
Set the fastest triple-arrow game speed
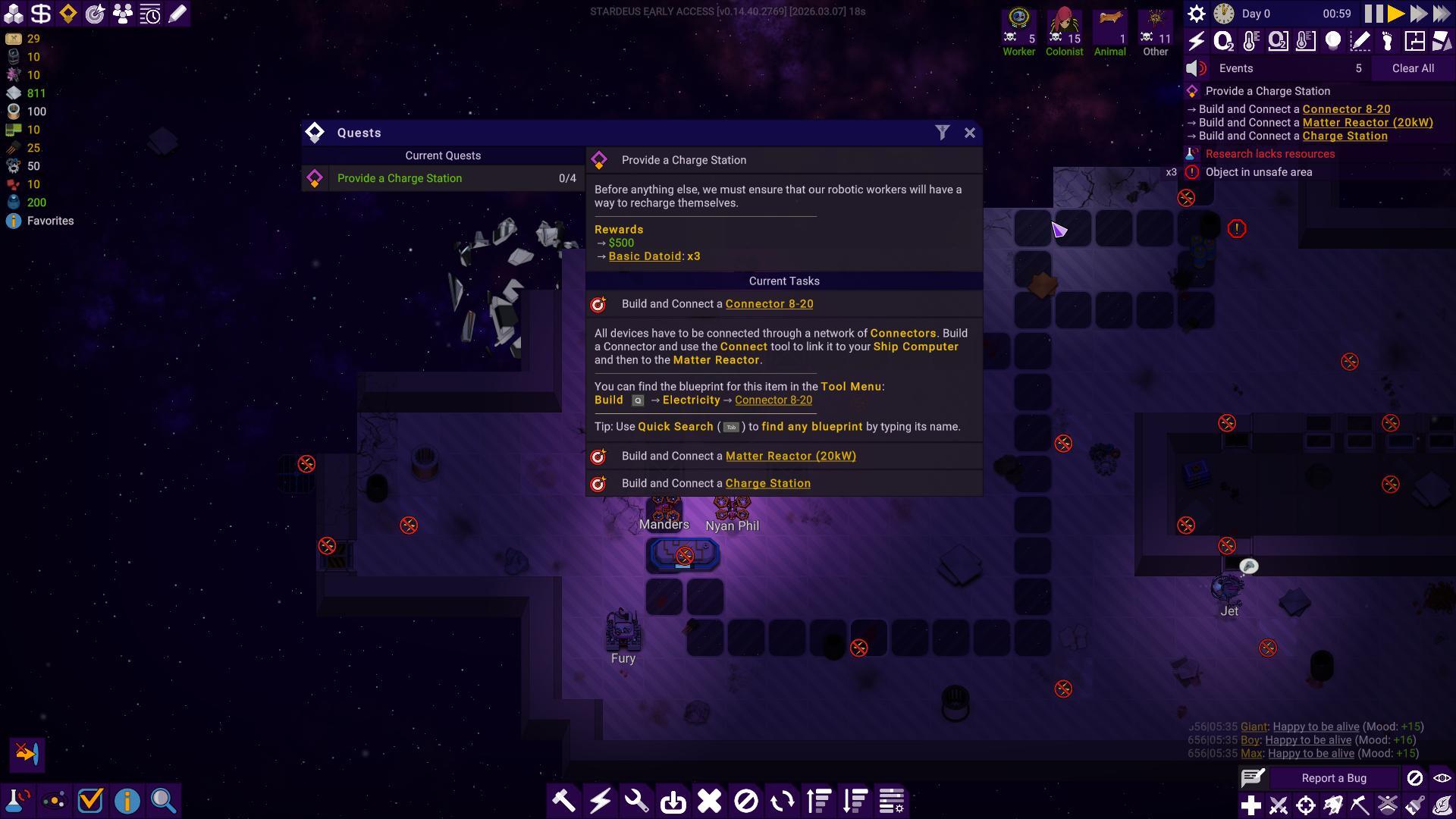[1441, 14]
